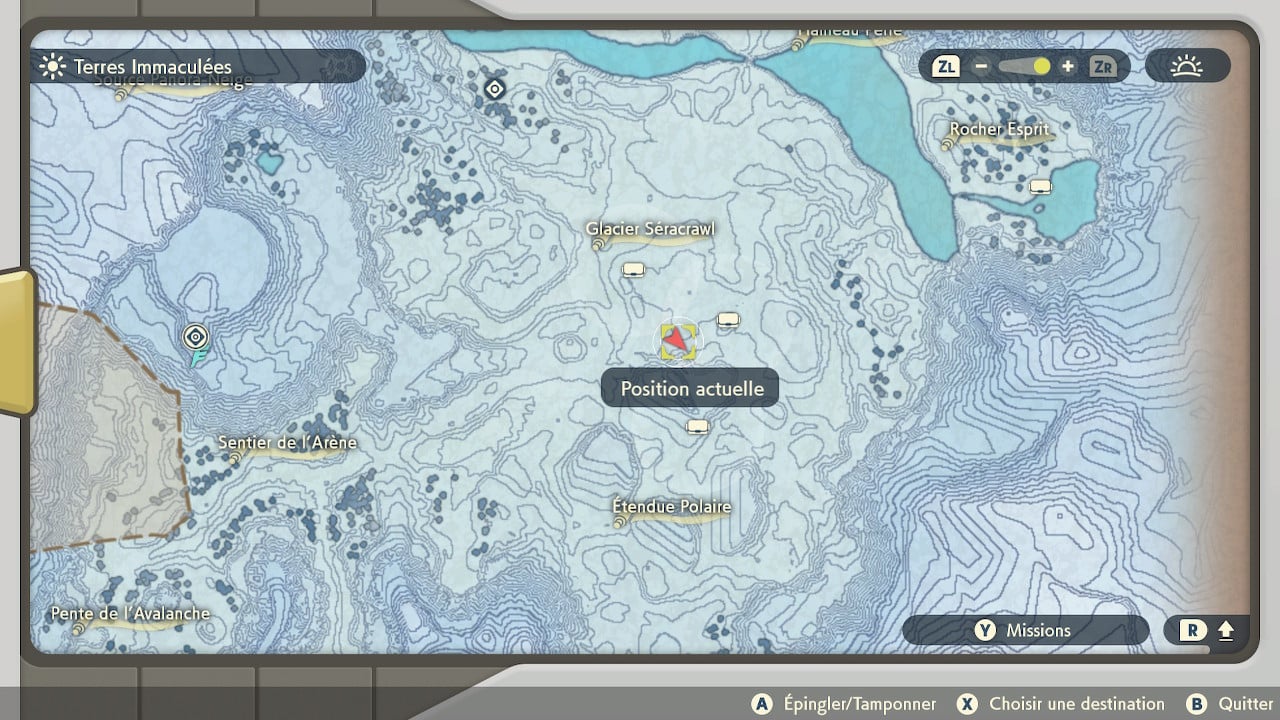1280x720 pixels.
Task: Choose the Pente de l'Avalanche label
Action: (131, 614)
